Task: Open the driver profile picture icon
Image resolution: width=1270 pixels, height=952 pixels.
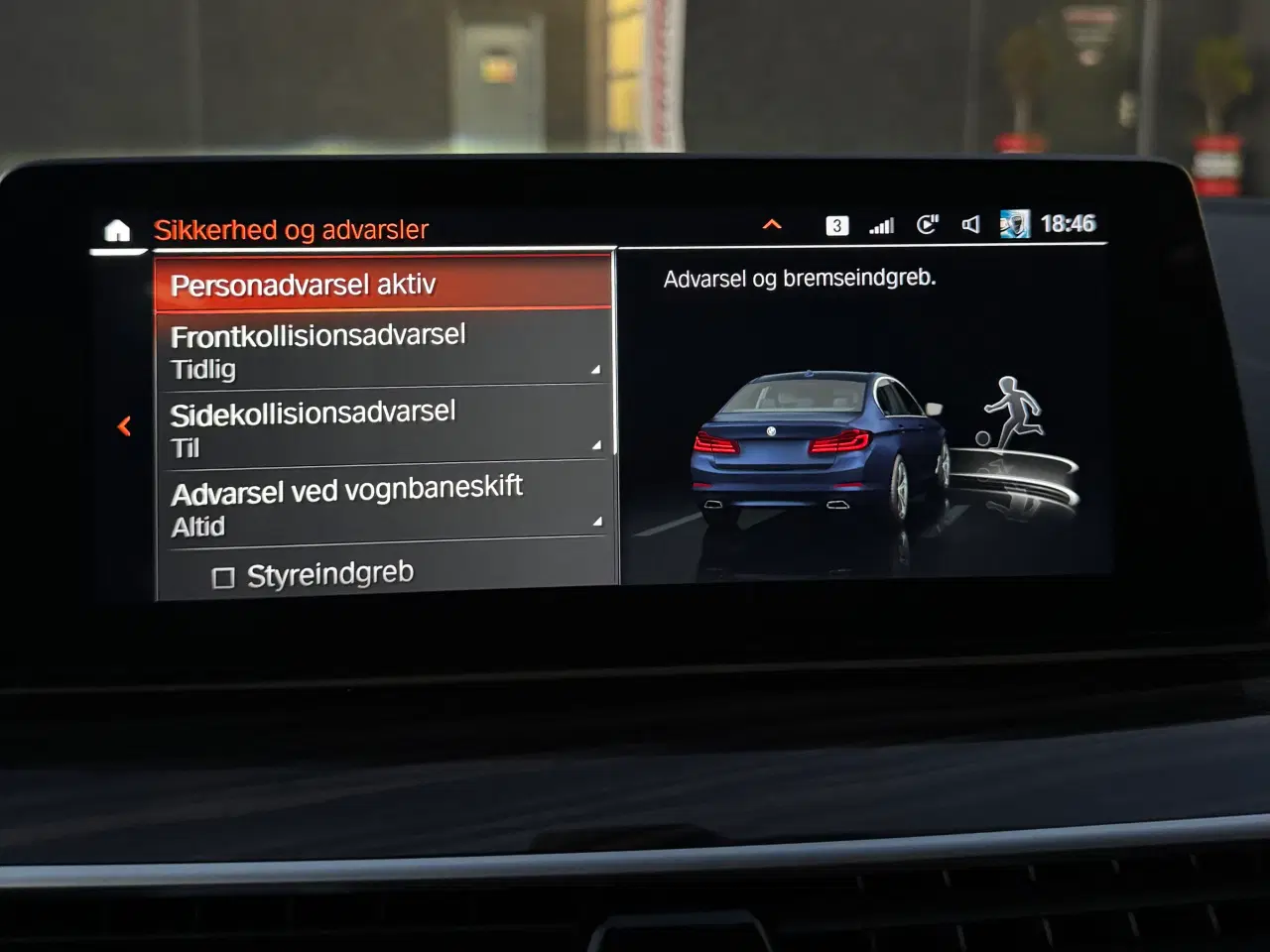Action: pos(1014,224)
